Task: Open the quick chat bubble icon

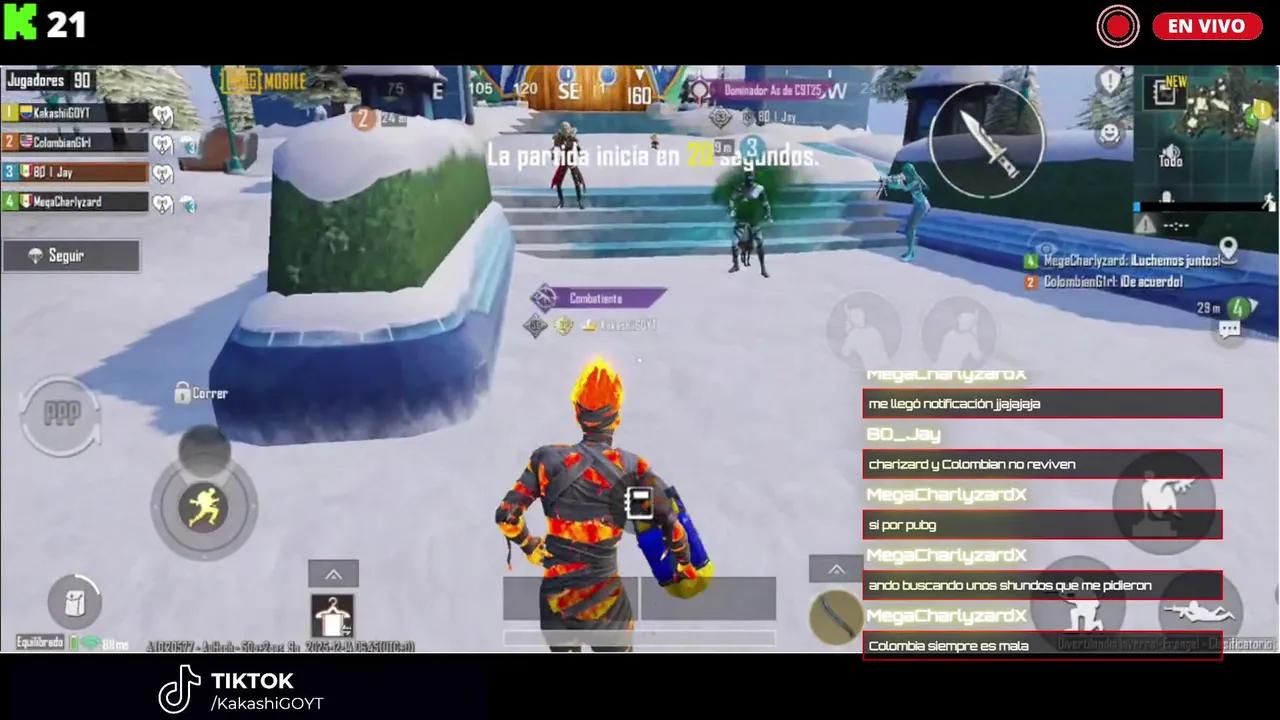Action: [x=1228, y=330]
